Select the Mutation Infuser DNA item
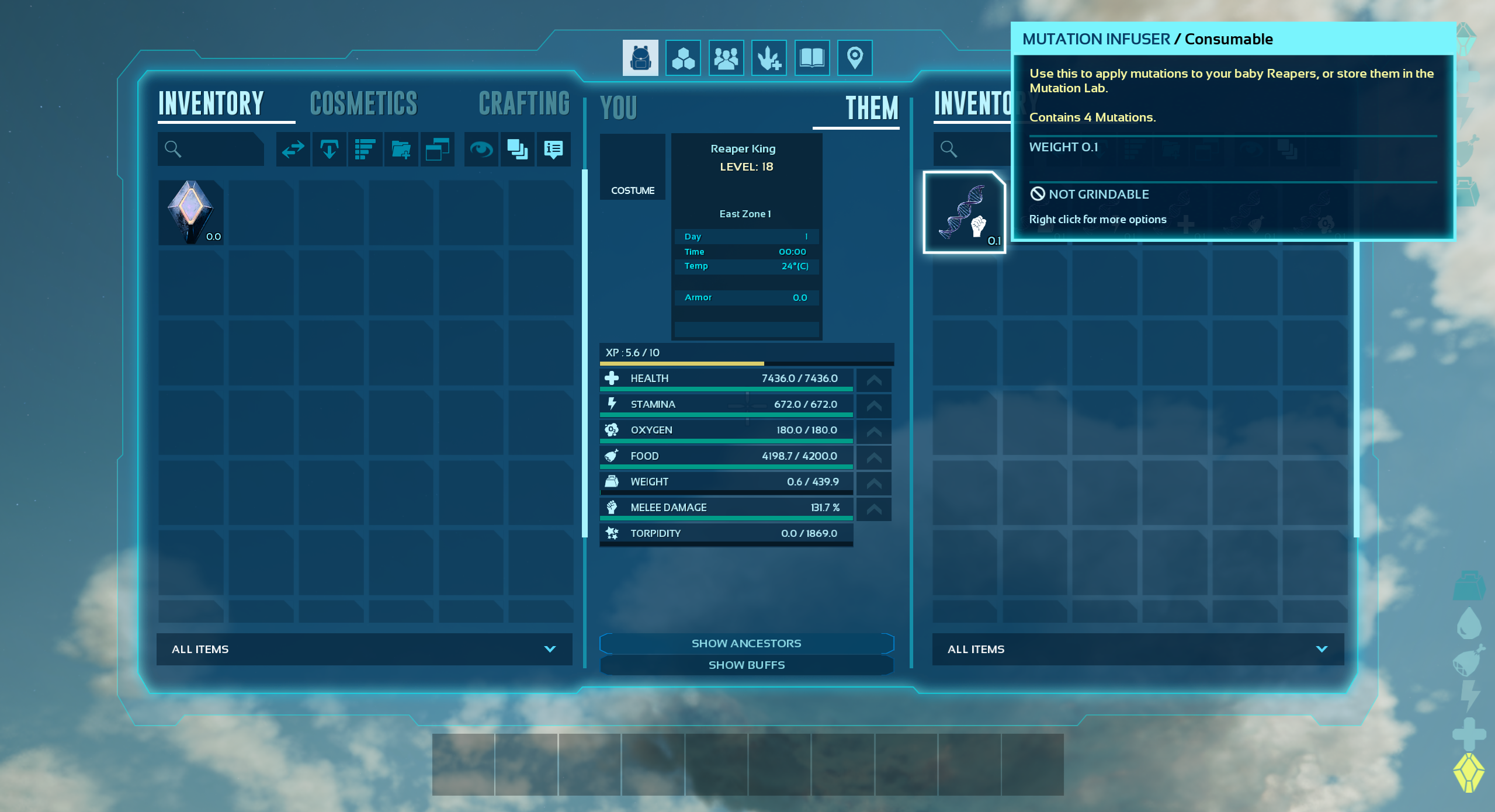 pyautogui.click(x=964, y=211)
